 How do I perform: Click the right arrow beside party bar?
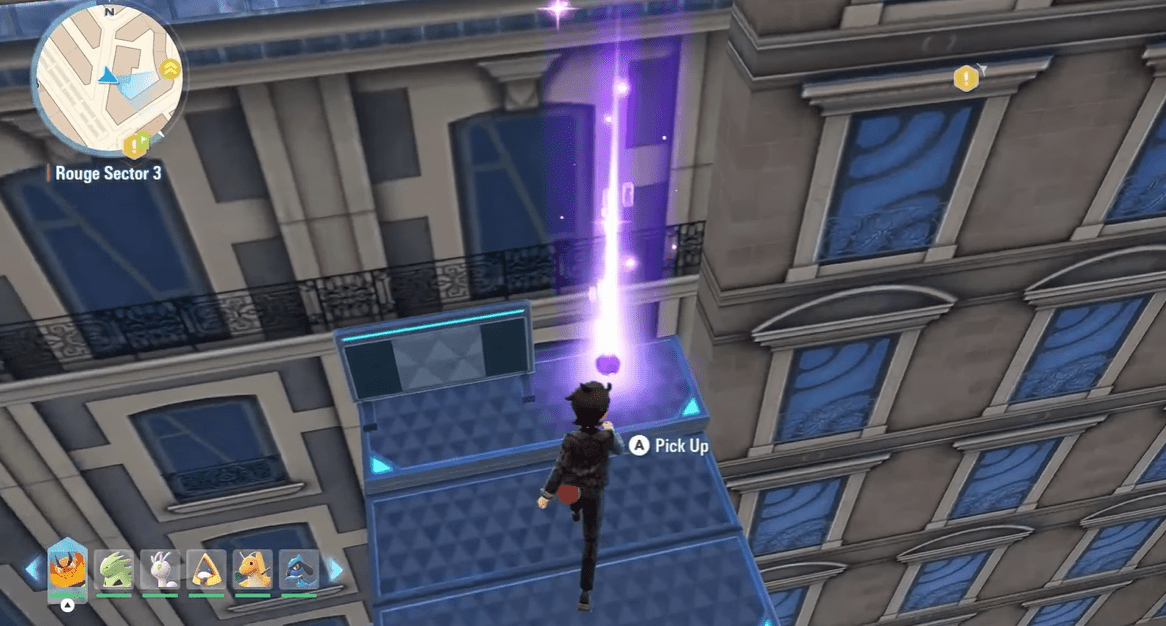click(x=335, y=571)
